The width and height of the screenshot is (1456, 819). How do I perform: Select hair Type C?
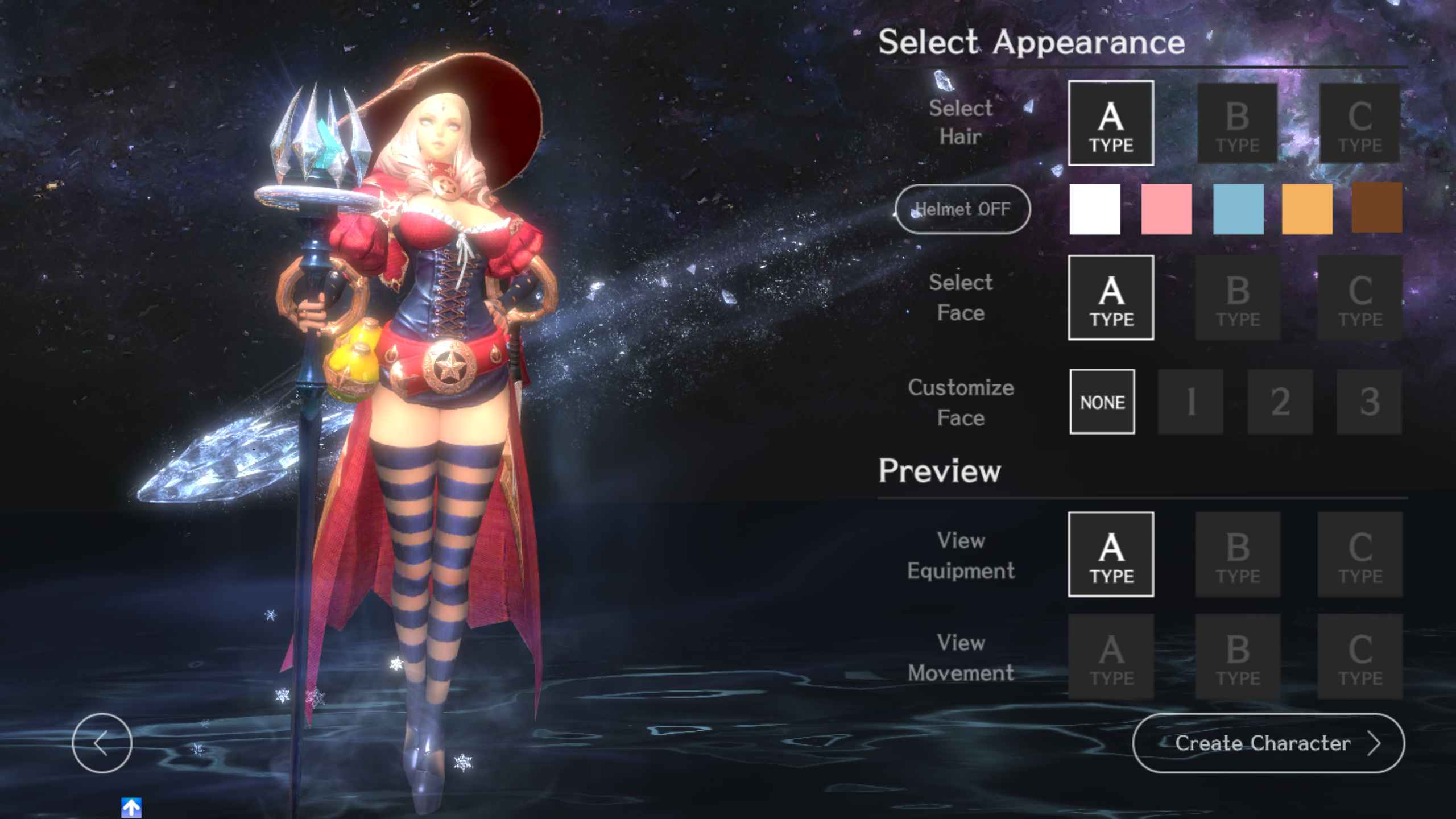pyautogui.click(x=1360, y=124)
